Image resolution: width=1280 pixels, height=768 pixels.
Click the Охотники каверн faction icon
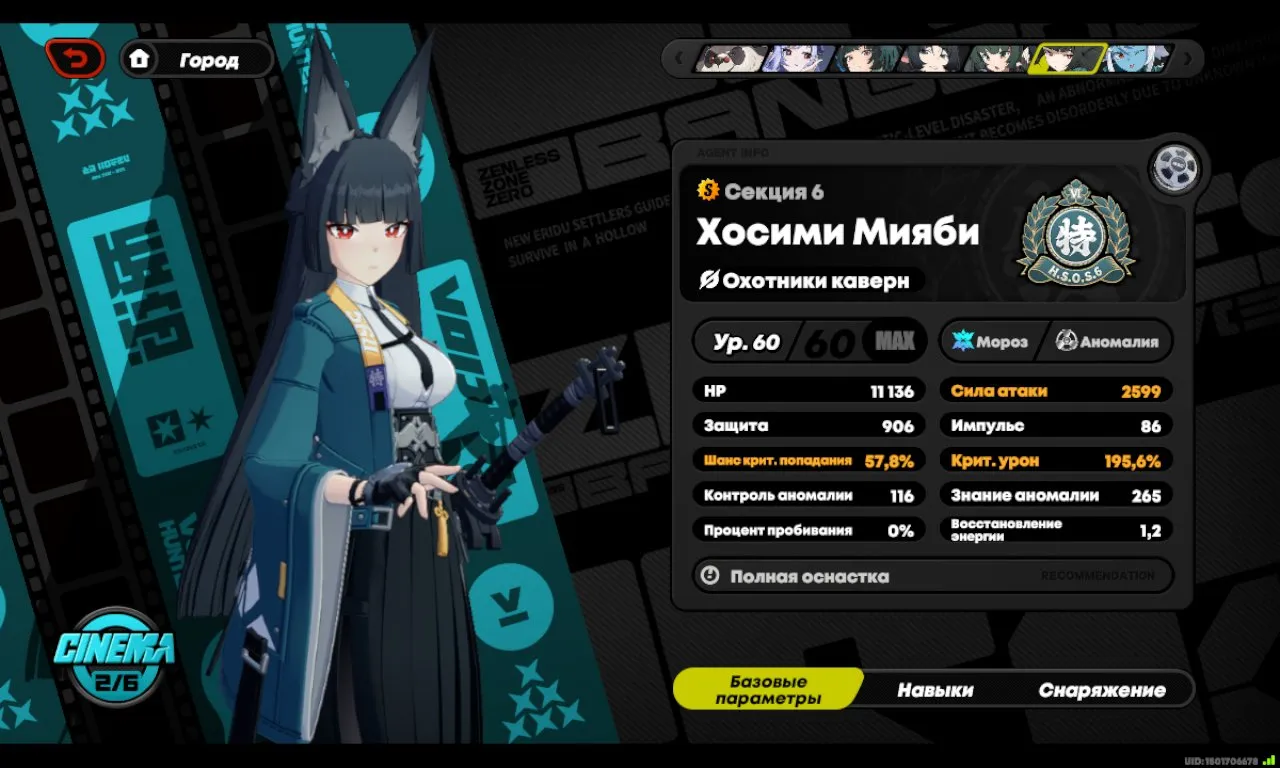pos(712,281)
